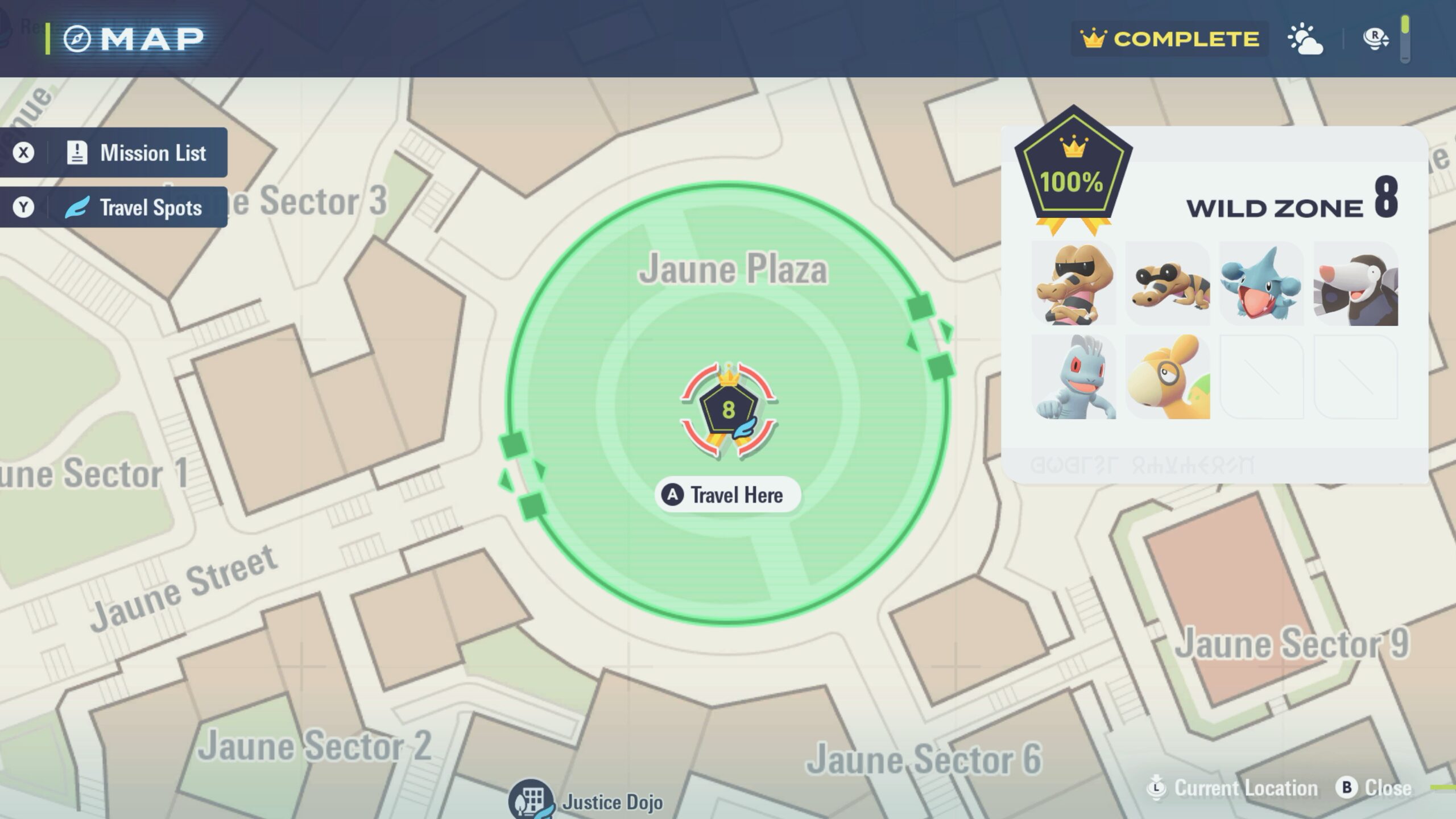Pick the Drilbur thumbnail
The height and width of the screenshot is (819, 1456).
(x=1355, y=284)
